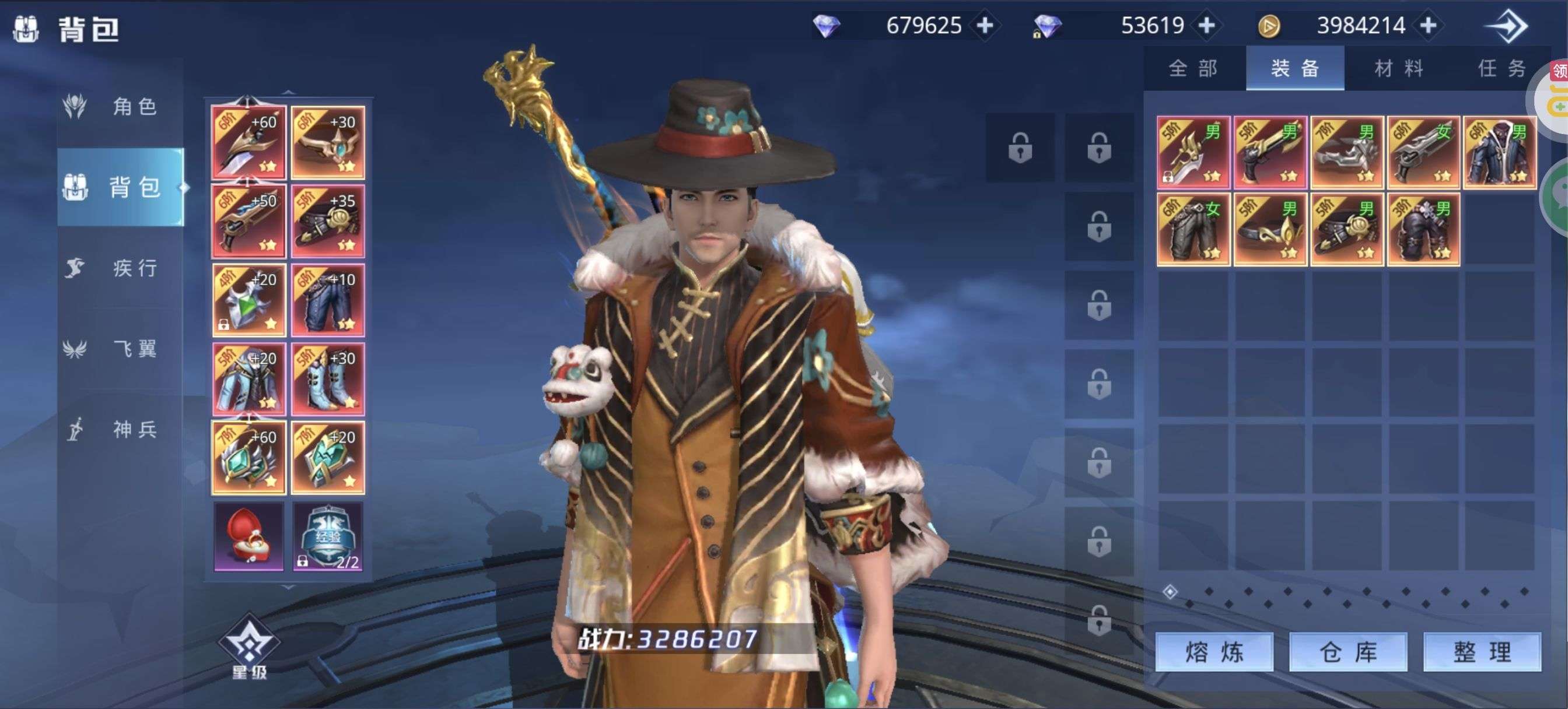The height and width of the screenshot is (709, 1568).
Task: Sort the bag with 整理
Action: [1482, 652]
